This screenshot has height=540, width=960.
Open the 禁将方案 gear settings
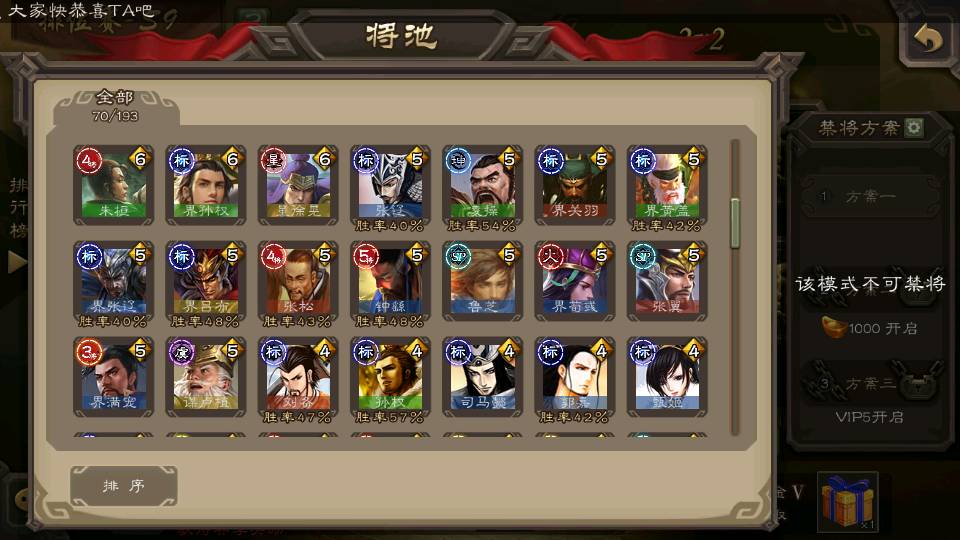coord(914,128)
